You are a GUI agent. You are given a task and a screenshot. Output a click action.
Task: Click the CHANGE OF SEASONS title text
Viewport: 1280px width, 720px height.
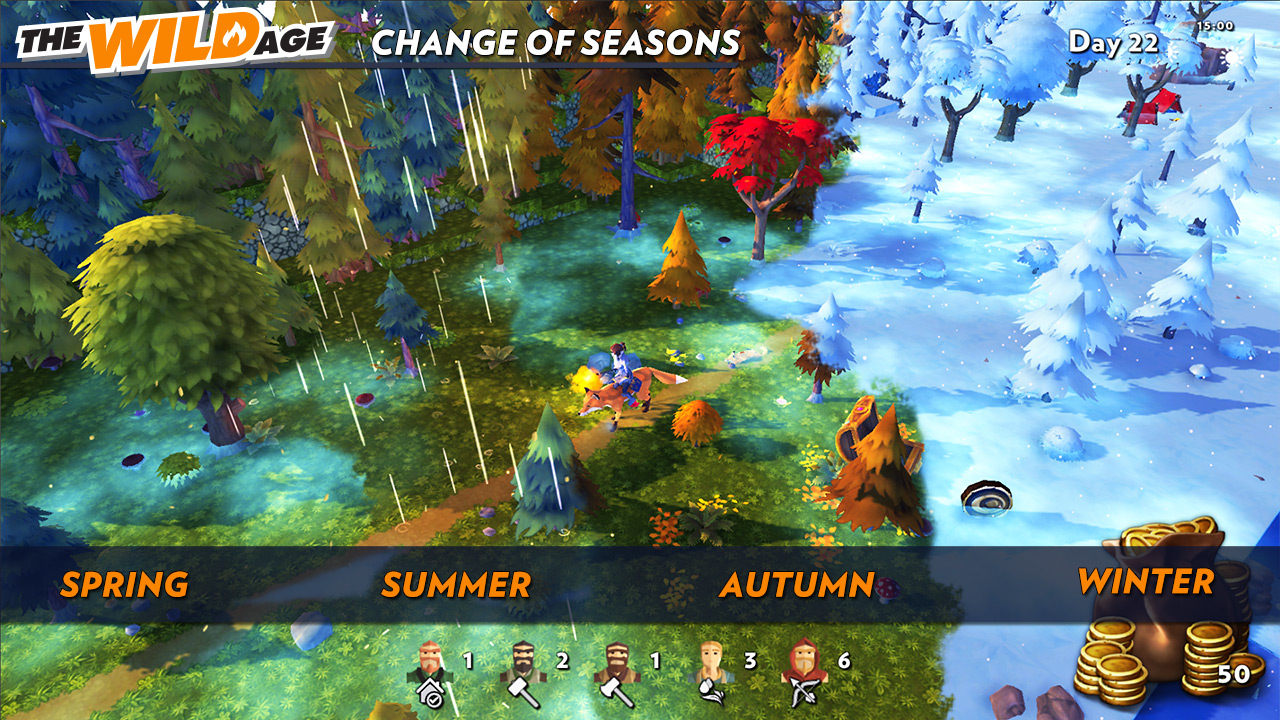click(x=557, y=42)
